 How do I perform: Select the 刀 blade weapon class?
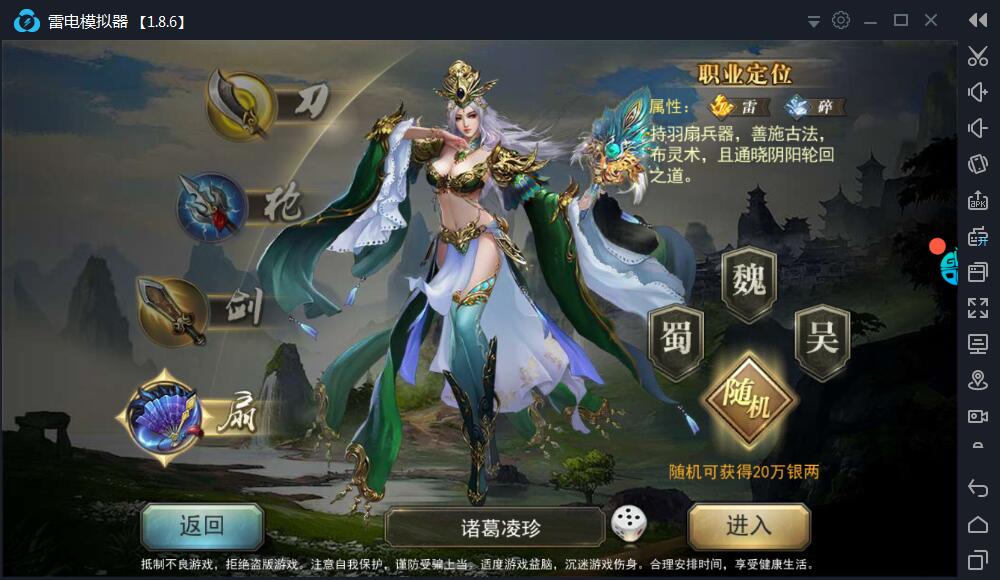pyautogui.click(x=242, y=104)
